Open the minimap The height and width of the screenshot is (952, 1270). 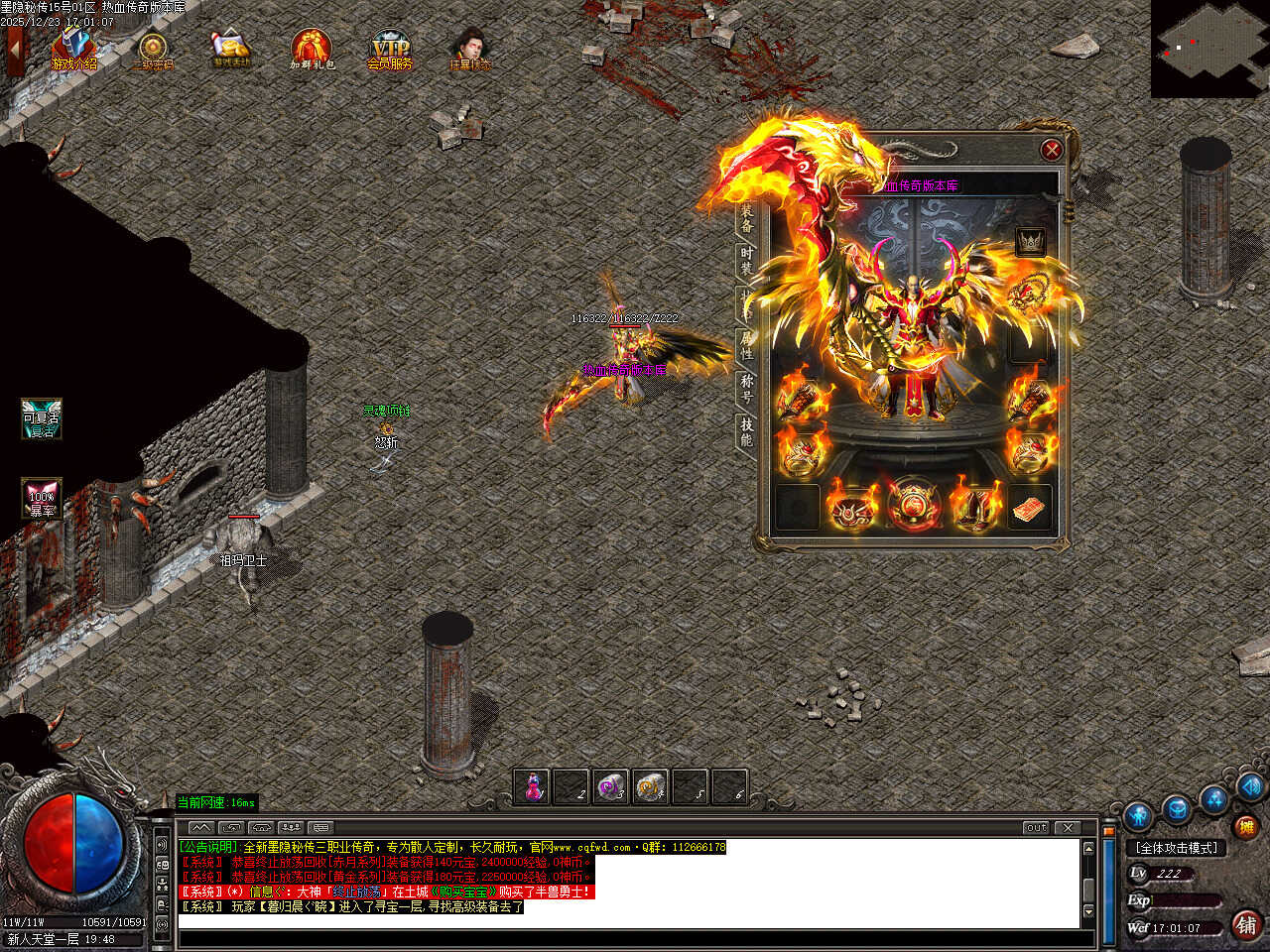point(1208,48)
